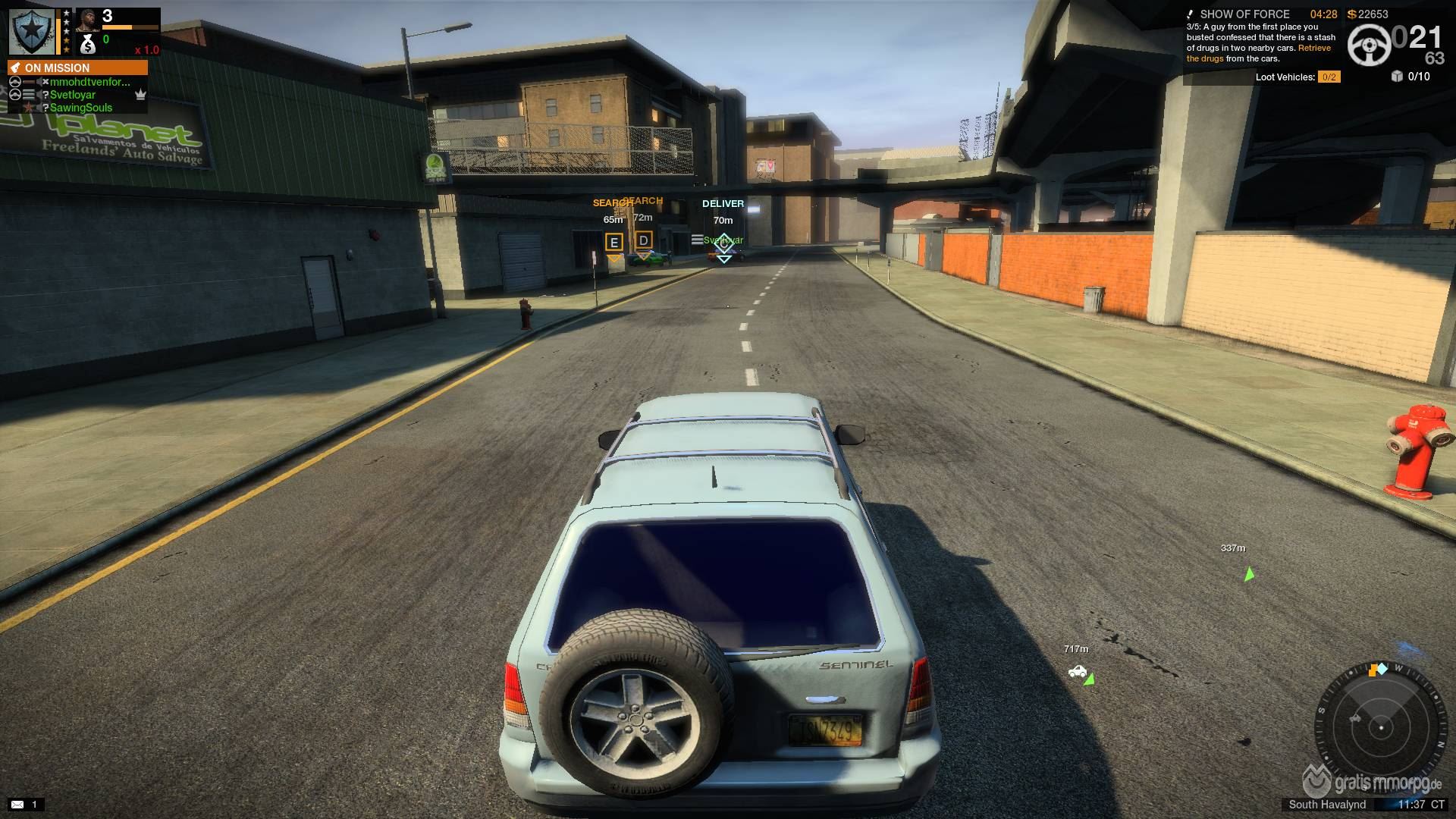Select the Search objective marker E

tap(614, 243)
